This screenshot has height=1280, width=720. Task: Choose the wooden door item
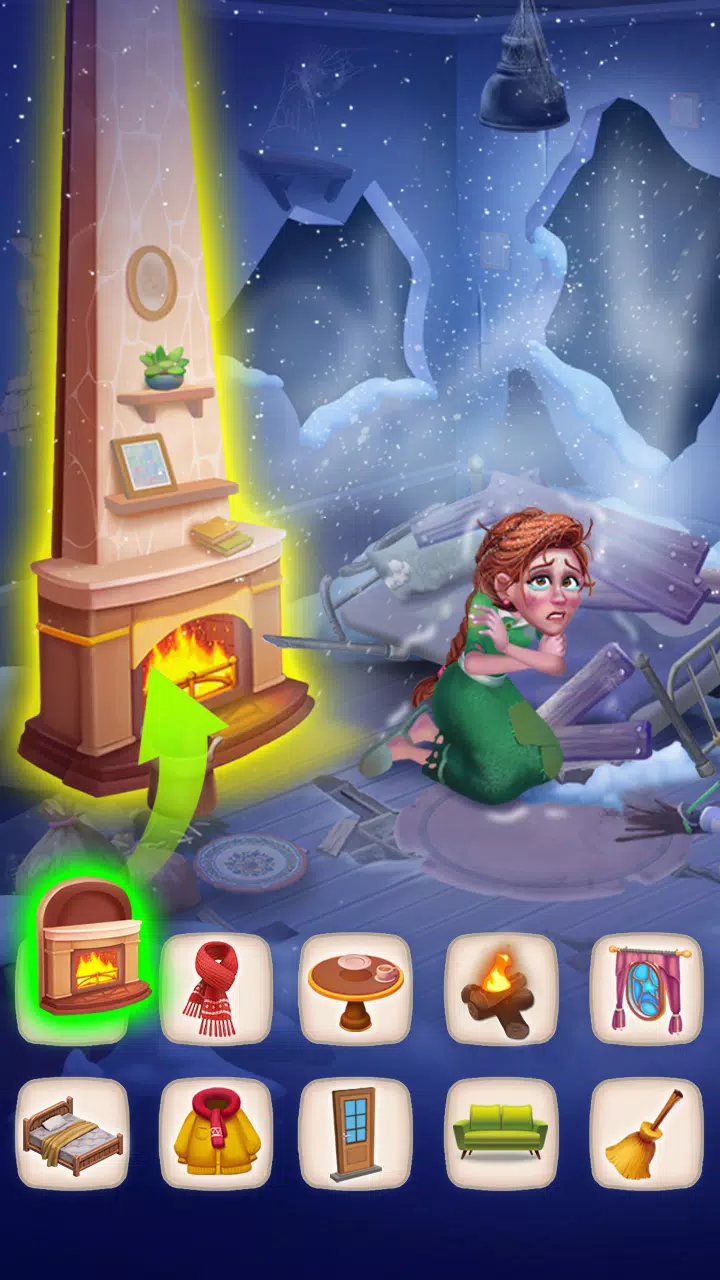pos(356,1133)
